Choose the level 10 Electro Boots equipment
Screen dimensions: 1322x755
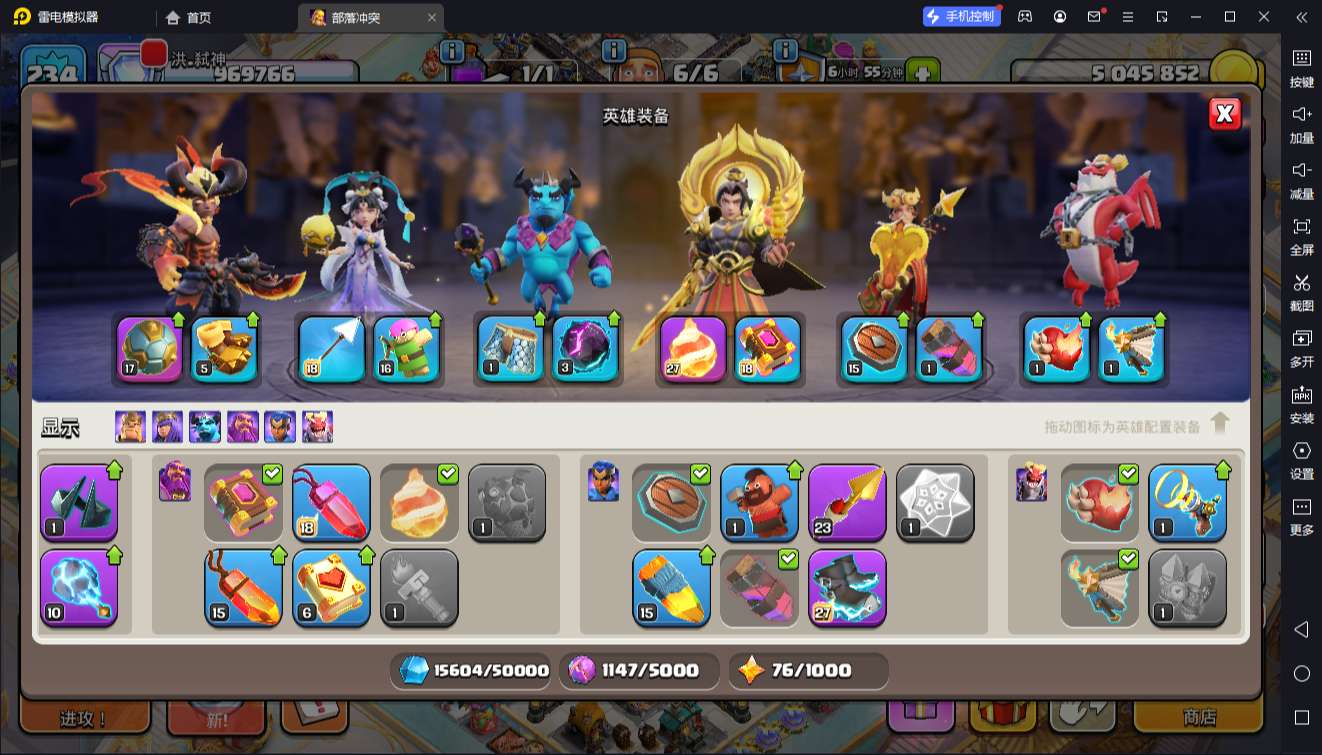[x=79, y=586]
